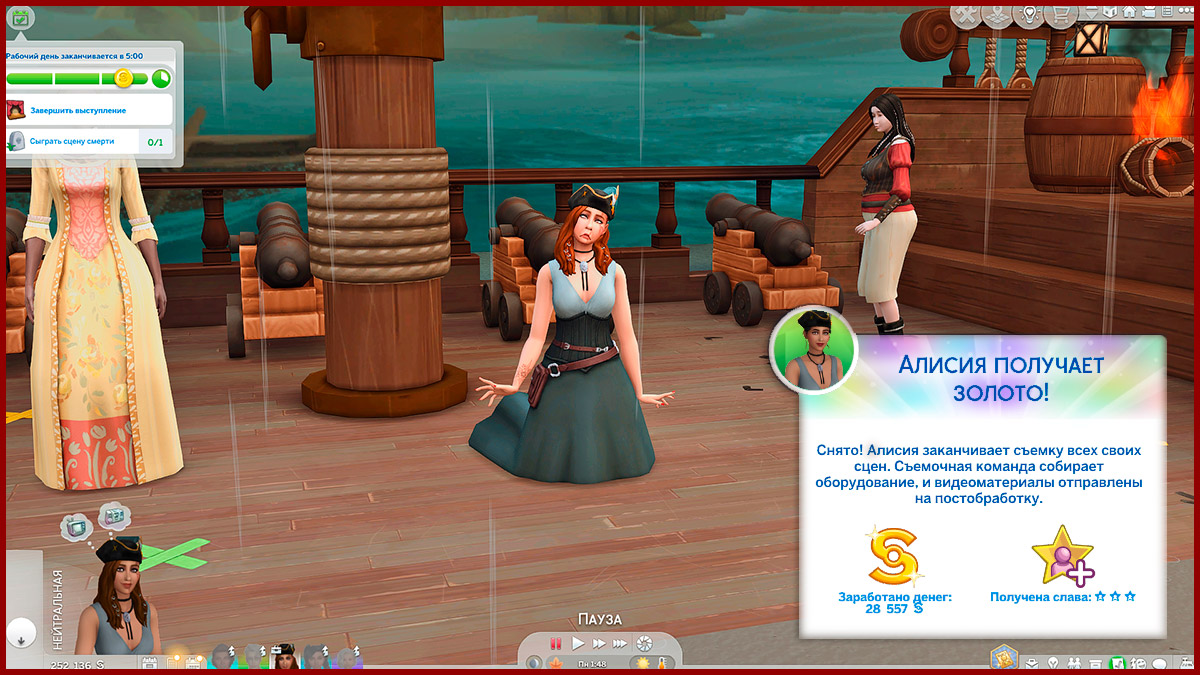Viewport: 1200px width, 675px height.
Task: Open the aspirations lightbulb panel
Action: point(1051,663)
